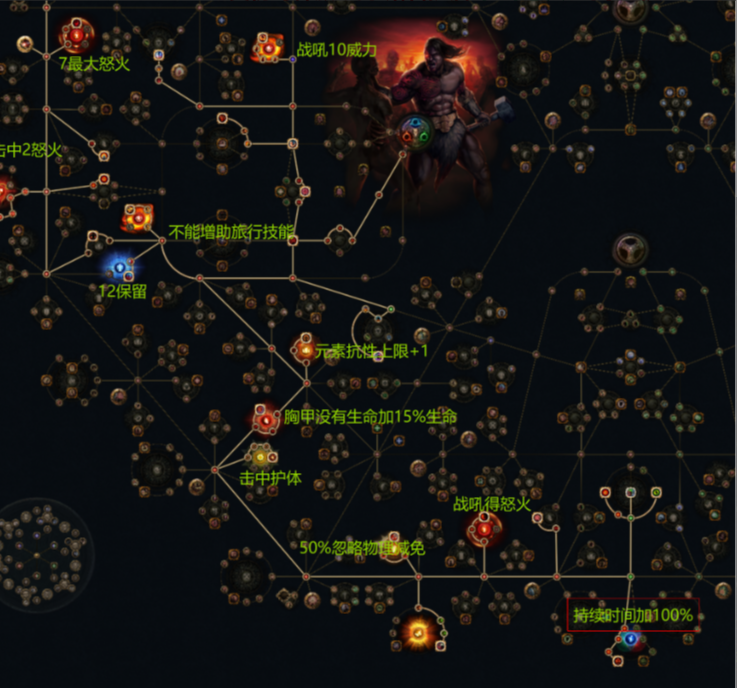Image resolution: width=737 pixels, height=688 pixels.
Task: Allocate the node beside 元素抗性上限+1
Action: pos(305,349)
